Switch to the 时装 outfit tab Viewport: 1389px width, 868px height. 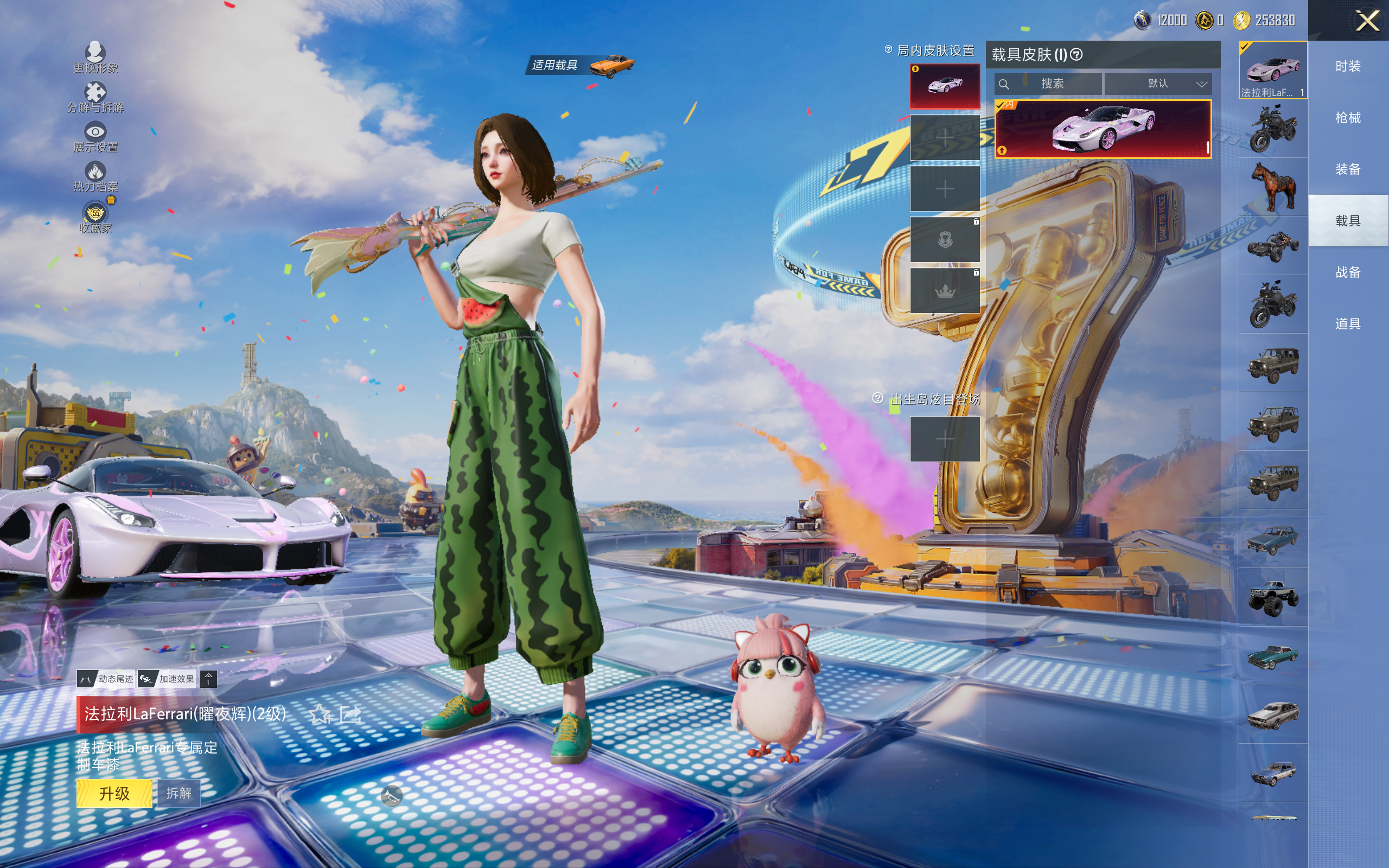coord(1348,67)
